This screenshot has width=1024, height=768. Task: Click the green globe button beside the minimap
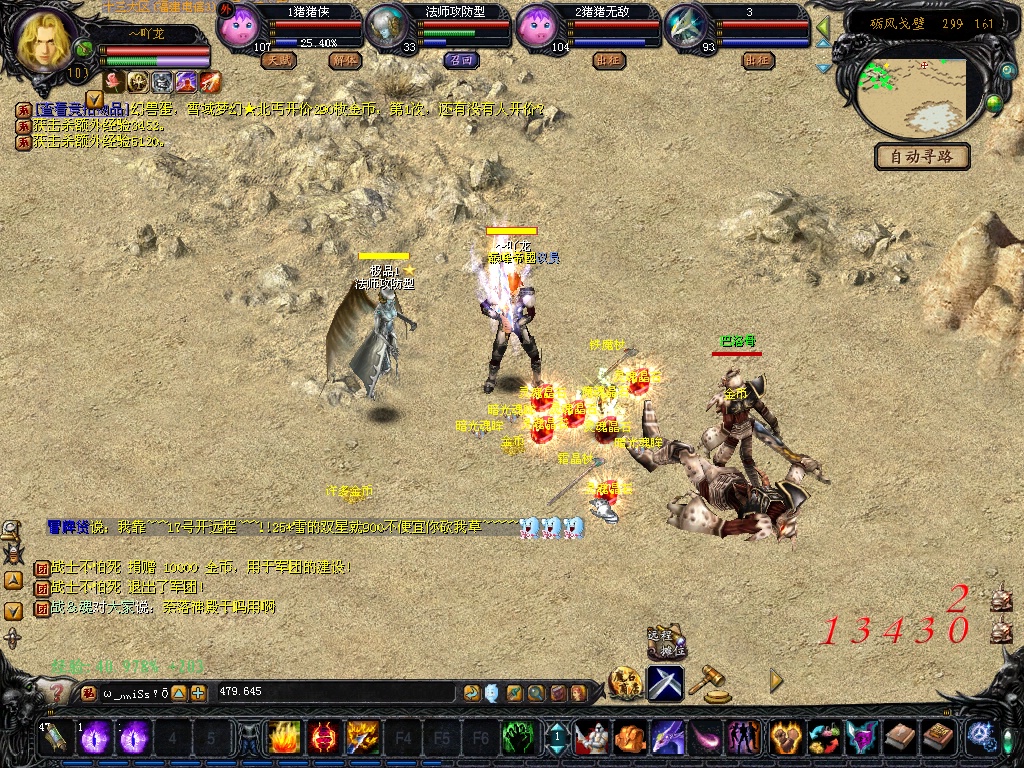point(994,103)
